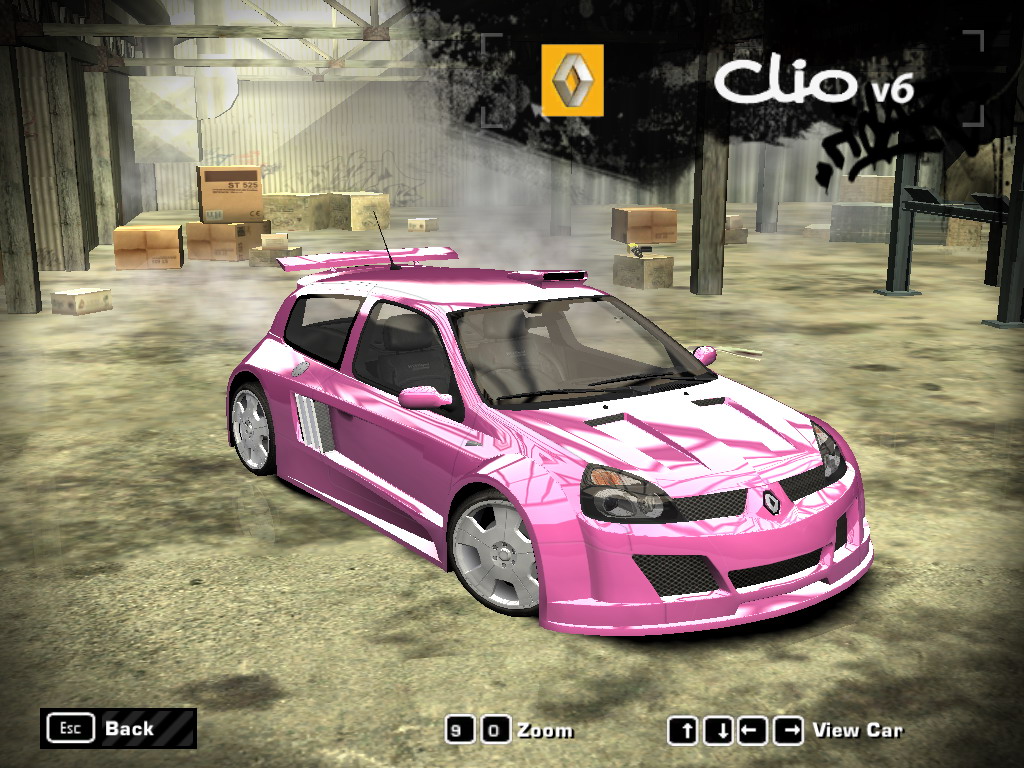Viewport: 1024px width, 768px height.
Task: Go back using the Back button
Action: (118, 728)
